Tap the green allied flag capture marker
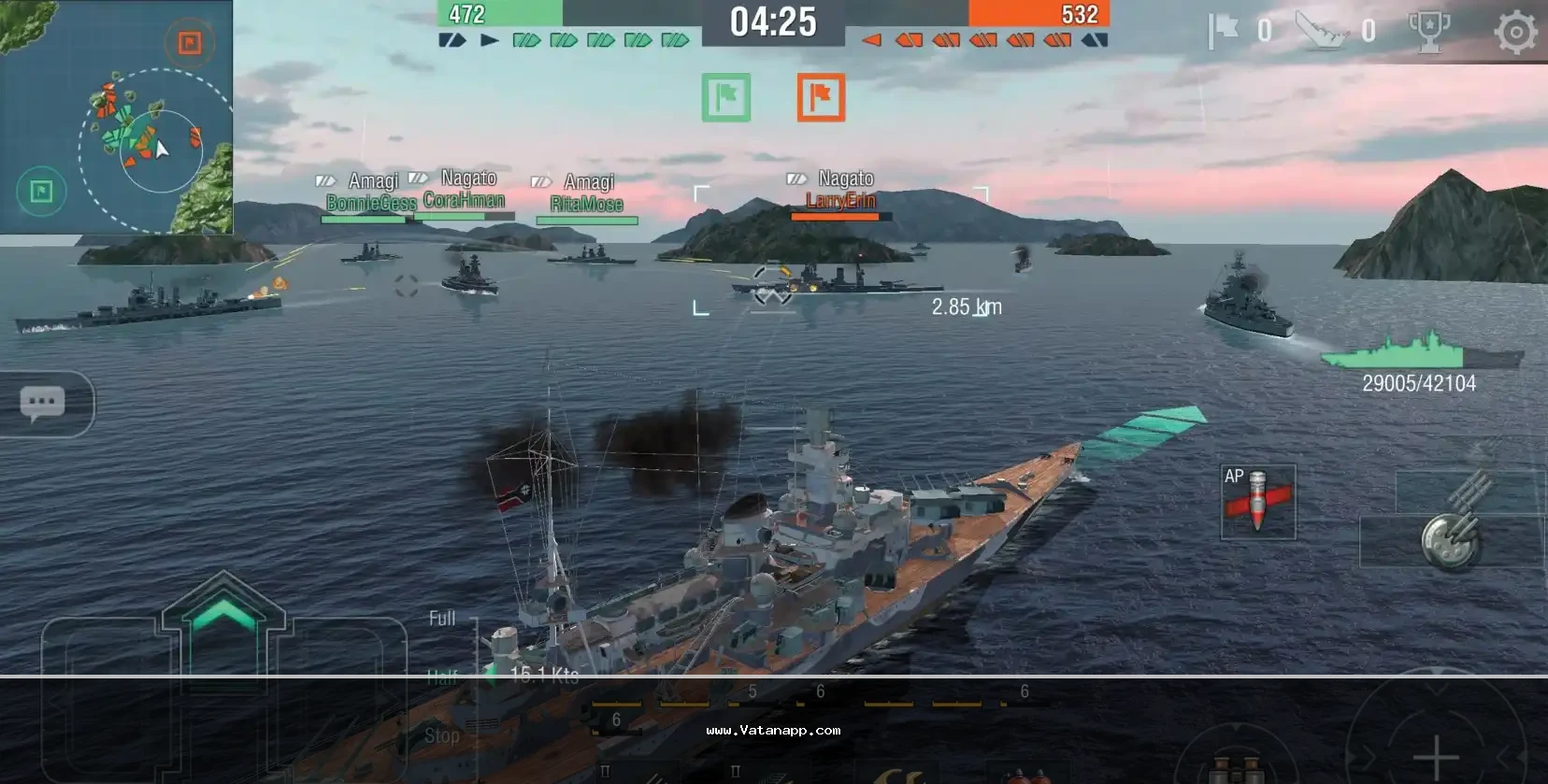Screen dimensions: 1548x784 click(x=726, y=97)
